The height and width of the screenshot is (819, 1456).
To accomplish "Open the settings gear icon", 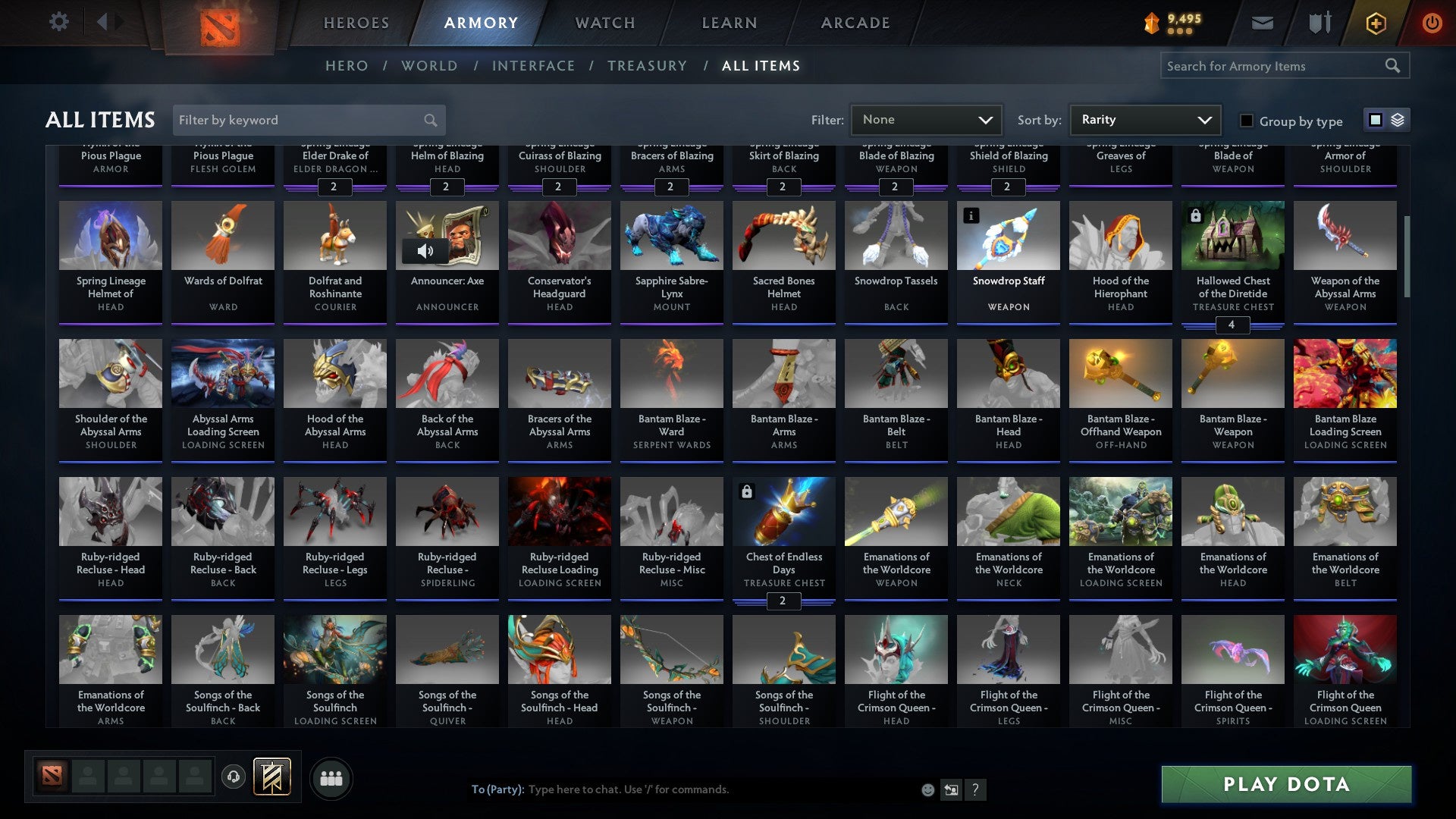I will click(58, 22).
